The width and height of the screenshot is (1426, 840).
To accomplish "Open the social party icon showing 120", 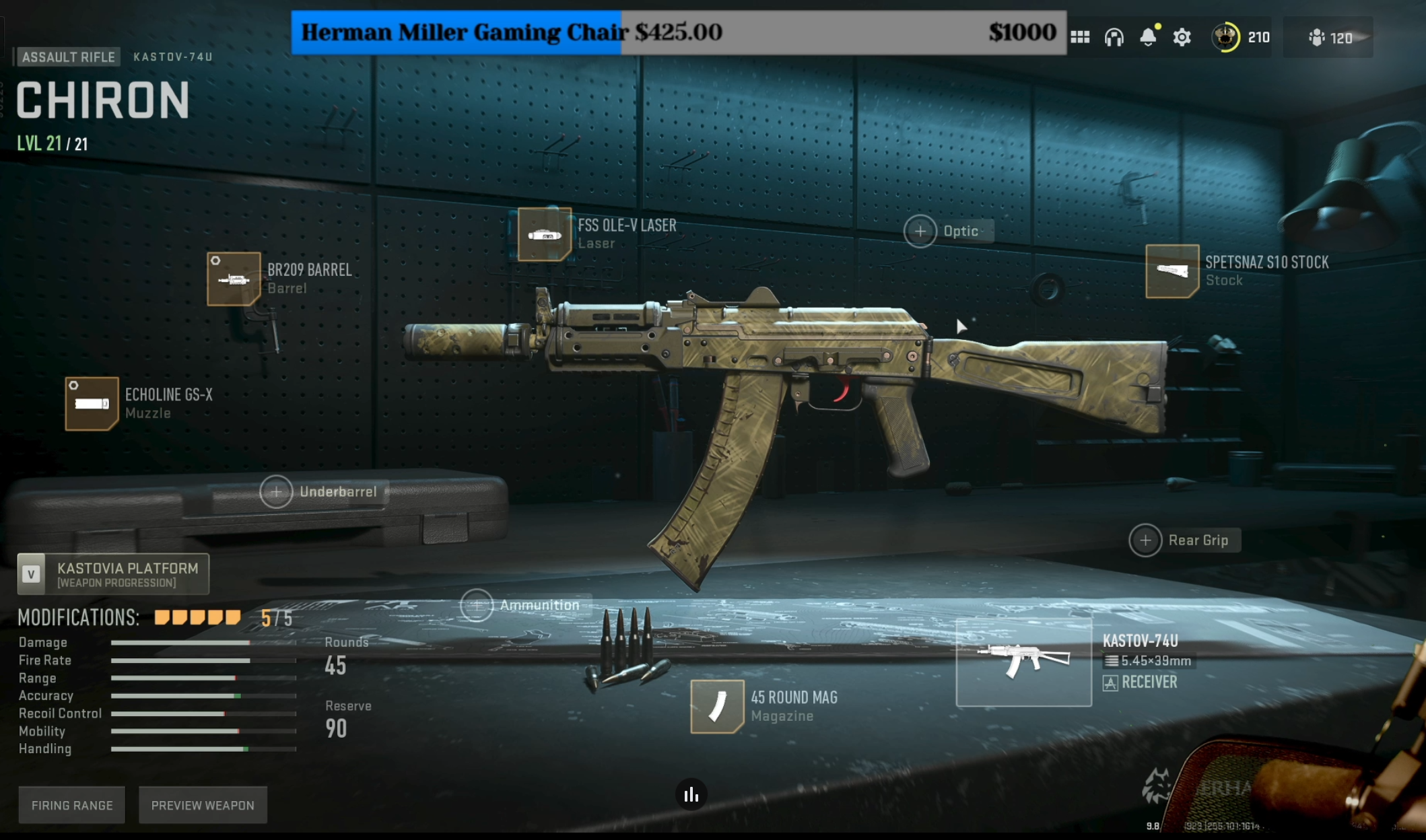I will (x=1329, y=38).
